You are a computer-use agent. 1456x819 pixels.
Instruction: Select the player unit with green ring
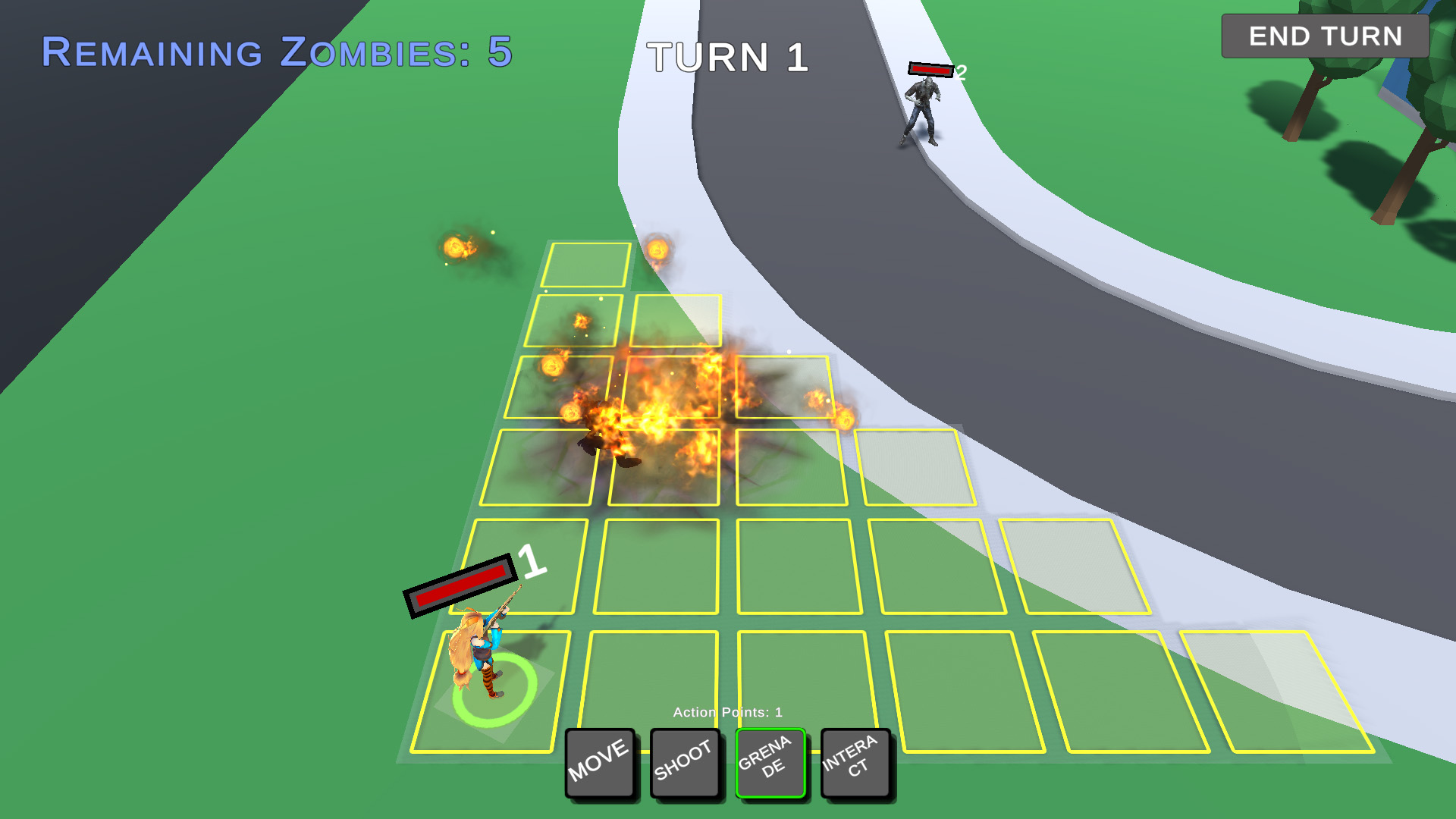tap(480, 660)
